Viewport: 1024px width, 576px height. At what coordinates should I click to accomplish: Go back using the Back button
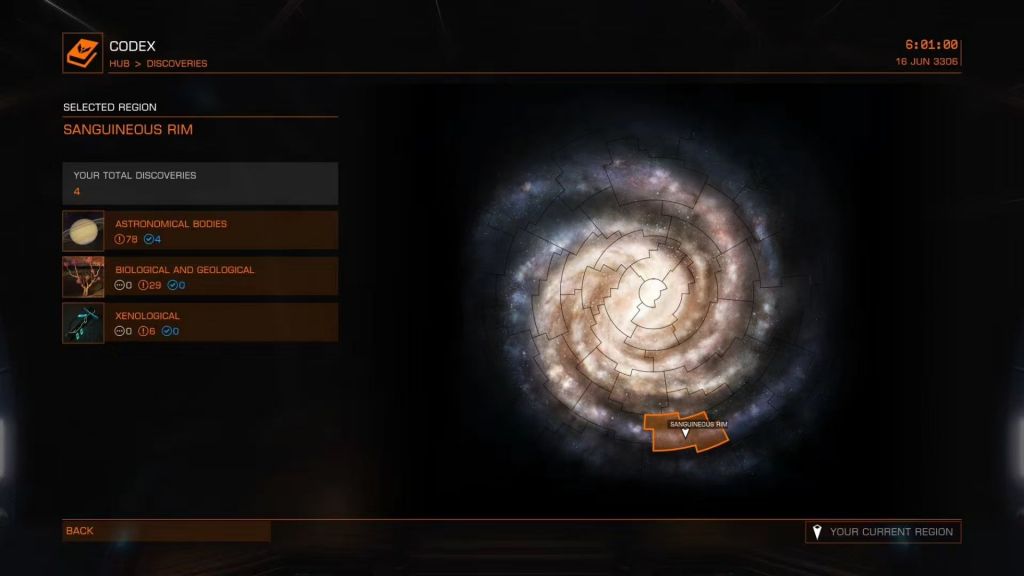pos(166,531)
